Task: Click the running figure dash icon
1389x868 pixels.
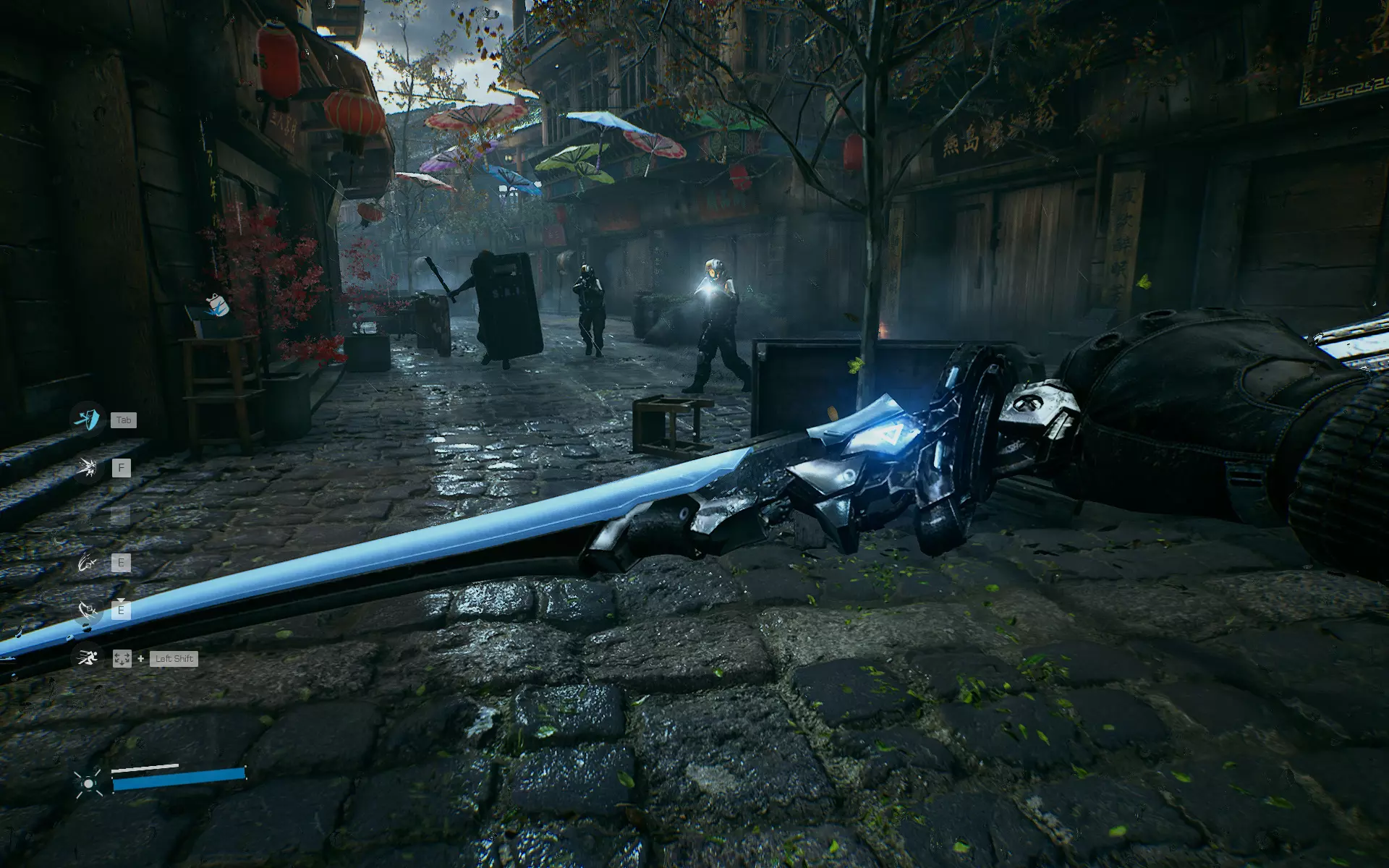Action: [x=88, y=658]
